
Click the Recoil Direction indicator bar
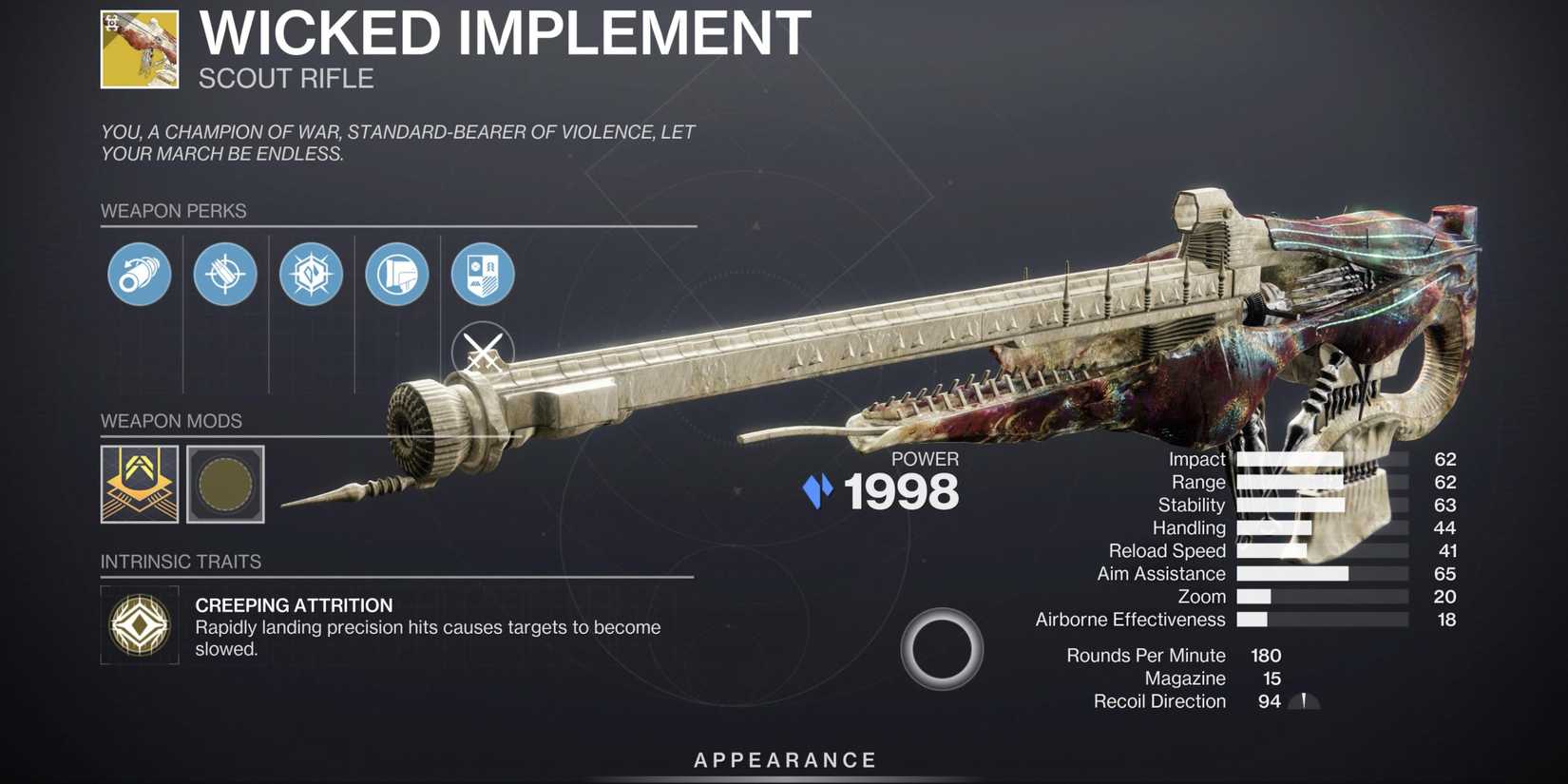pos(1304,701)
